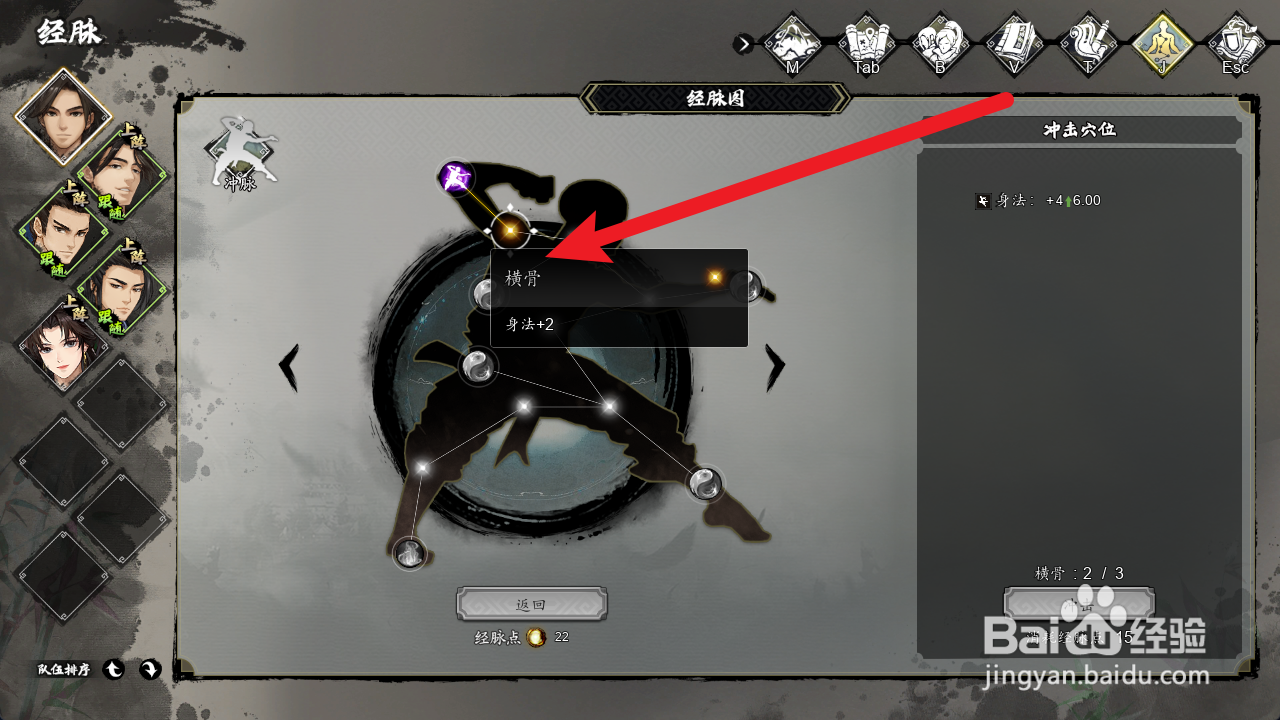1280x720 pixels.
Task: Choose the long-haired woman party portrait
Action: [62, 345]
